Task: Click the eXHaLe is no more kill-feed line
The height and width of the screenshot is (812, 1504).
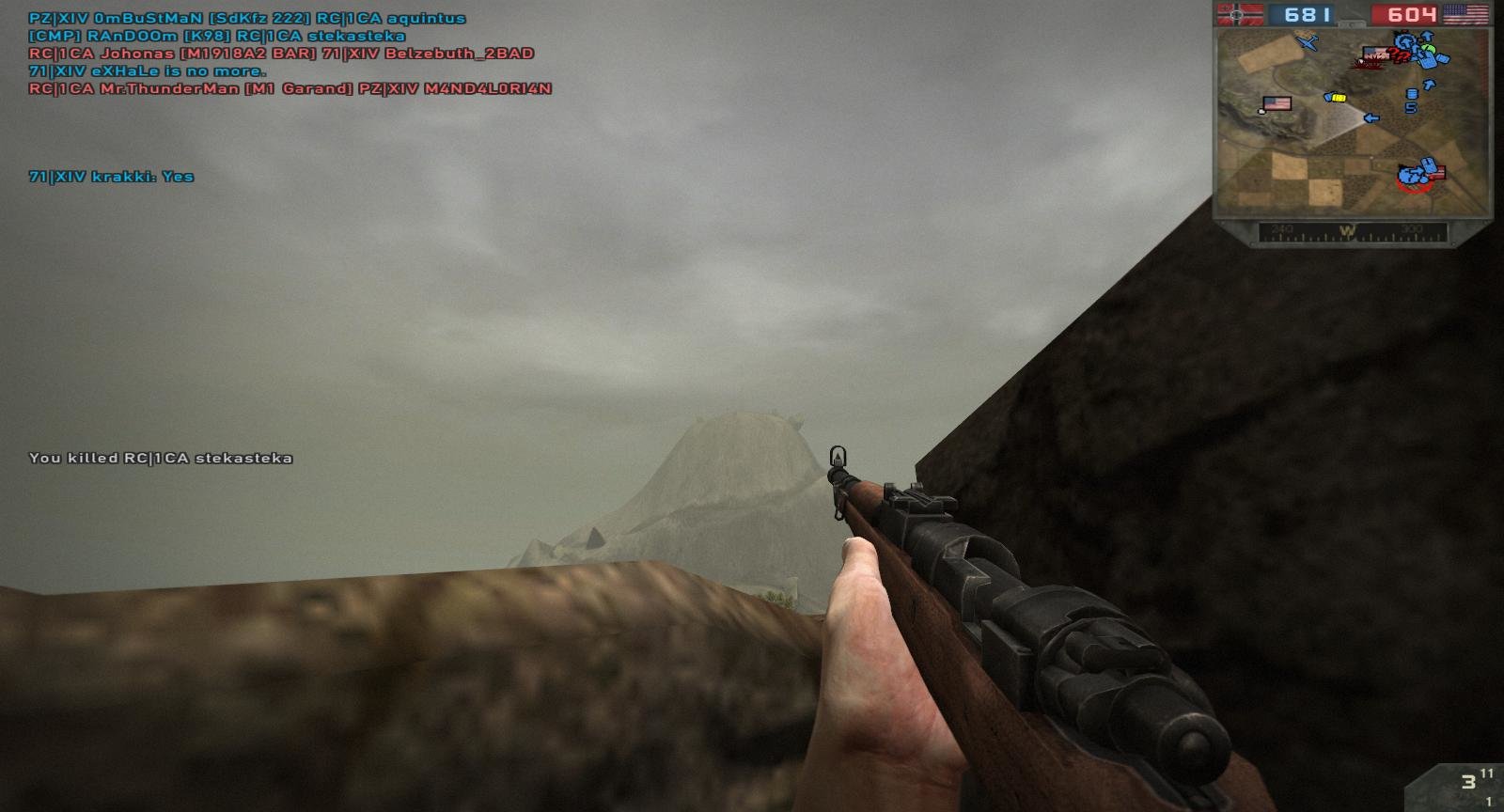Action: pos(148,71)
